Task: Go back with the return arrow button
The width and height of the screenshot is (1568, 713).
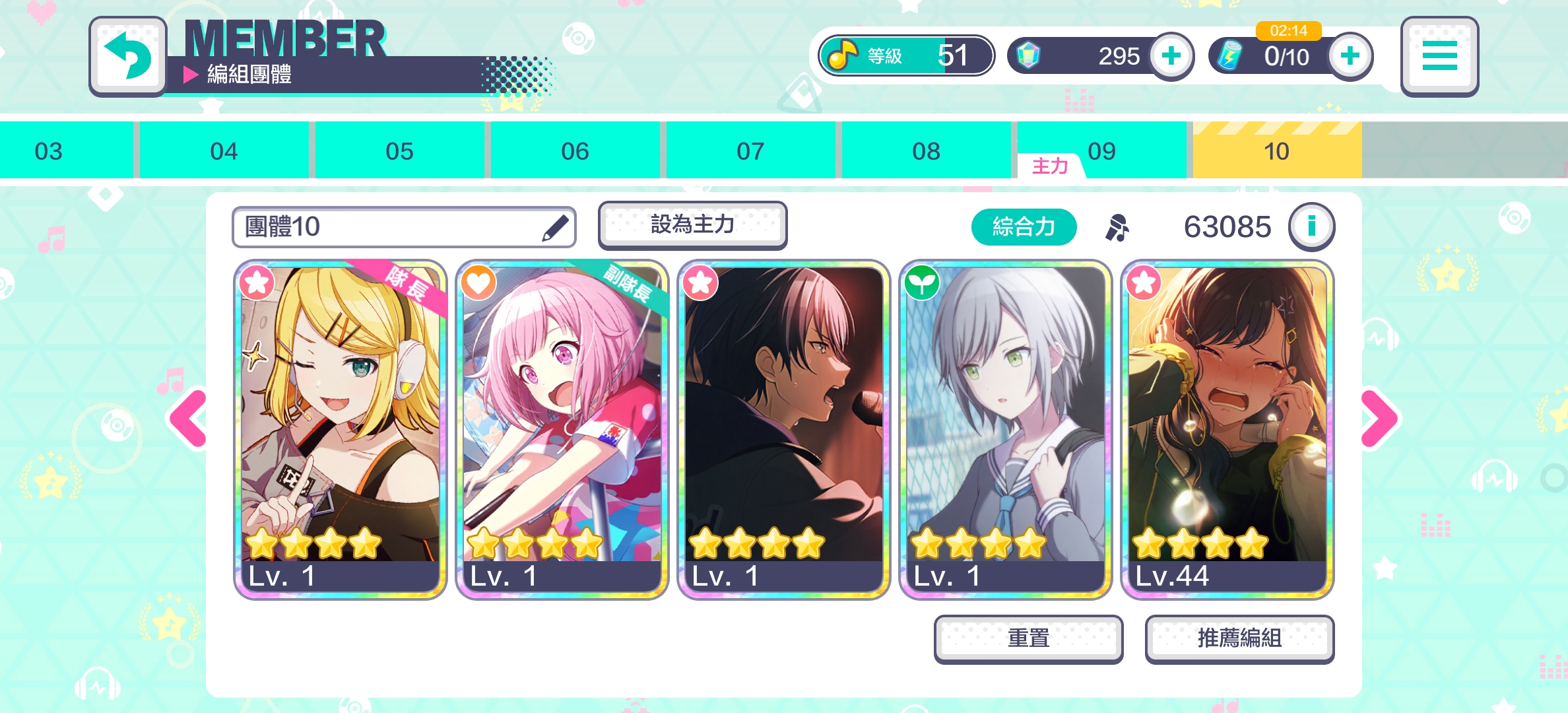Action: pos(128,57)
